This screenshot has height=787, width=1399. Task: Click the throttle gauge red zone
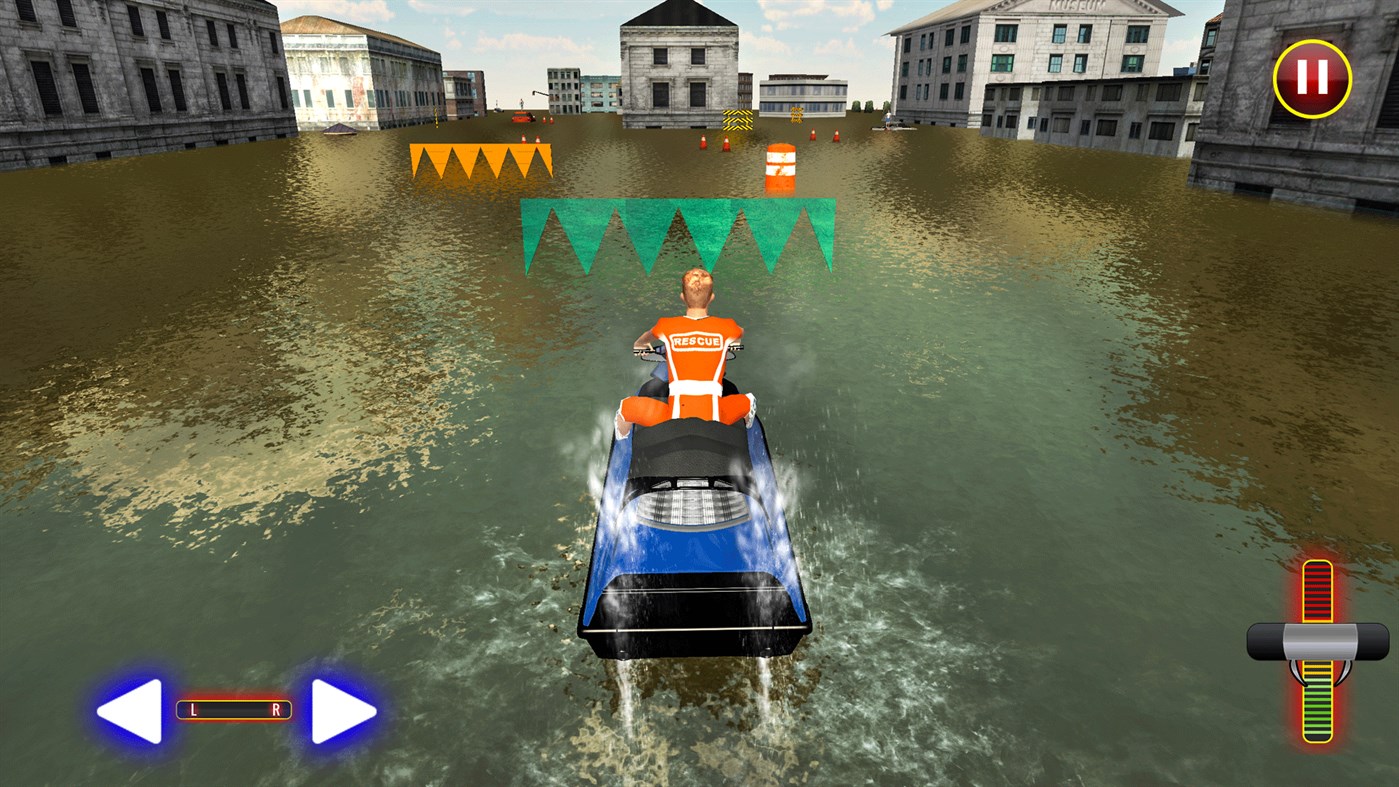coord(1318,590)
